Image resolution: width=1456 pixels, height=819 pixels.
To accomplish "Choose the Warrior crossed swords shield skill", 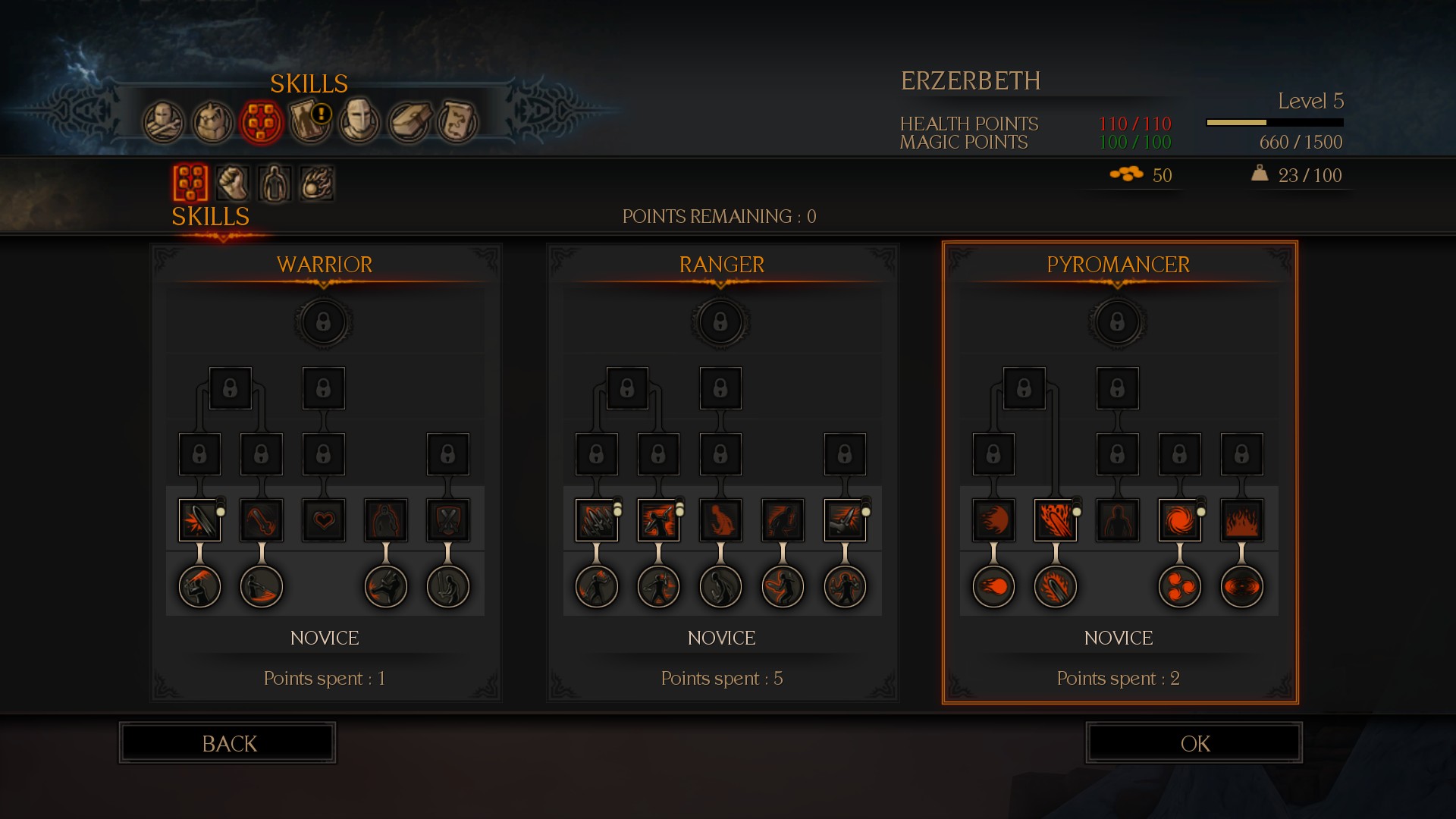I will coord(448,520).
